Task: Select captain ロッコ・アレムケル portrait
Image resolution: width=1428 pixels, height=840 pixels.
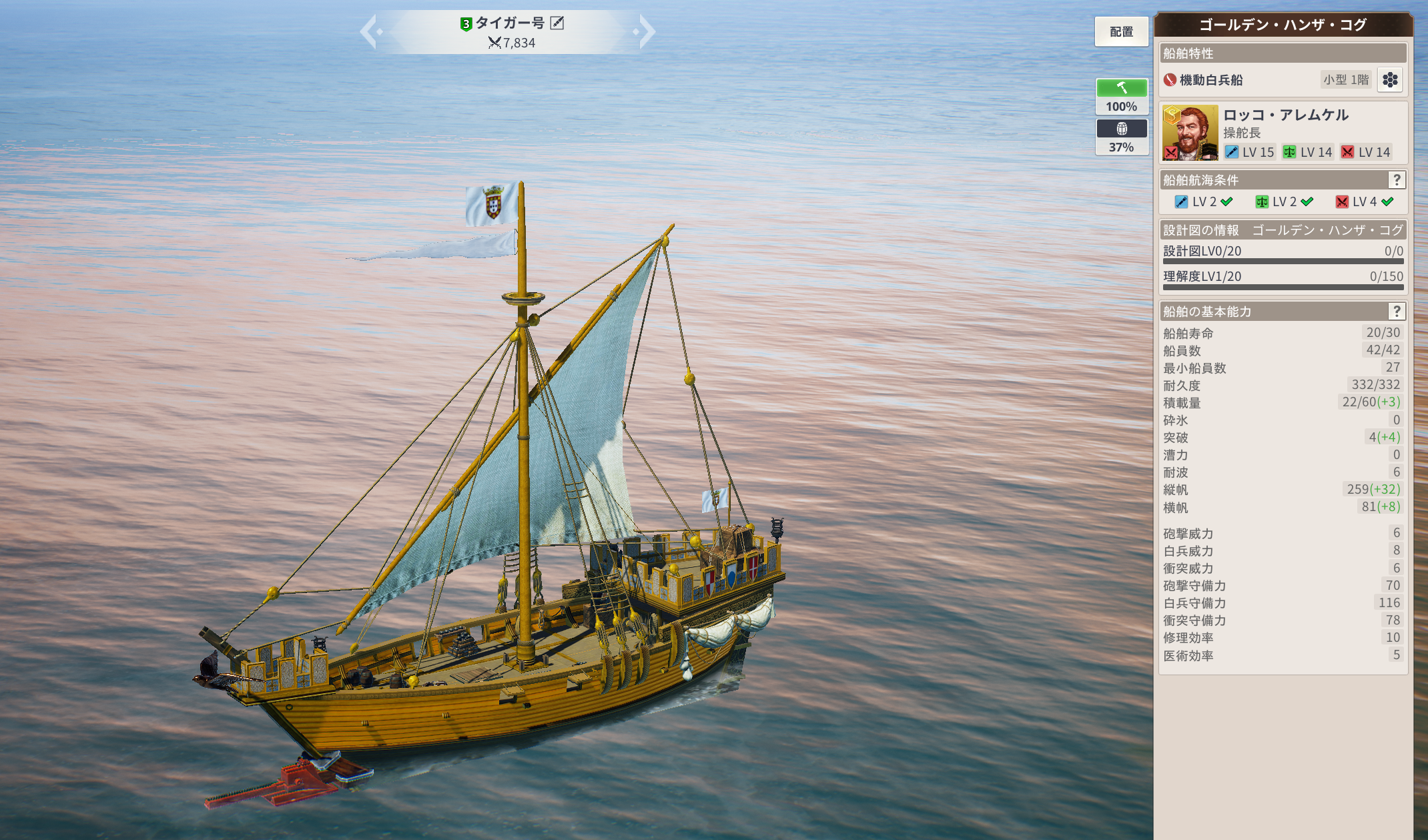Action: point(1190,133)
